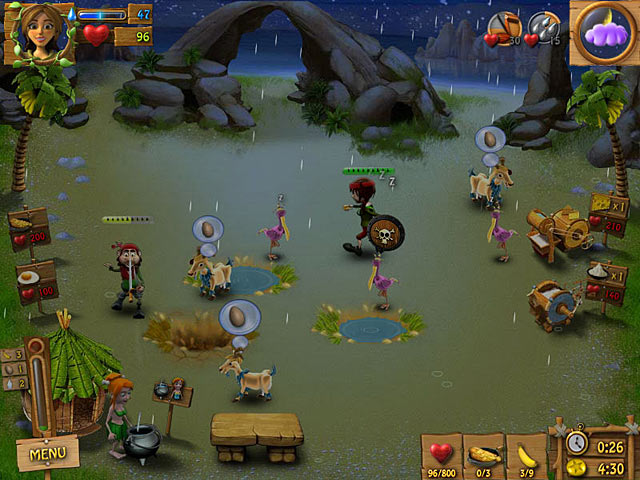The height and width of the screenshot is (480, 640).
Task: Select the fried dish goal tile
Action: (x=483, y=455)
